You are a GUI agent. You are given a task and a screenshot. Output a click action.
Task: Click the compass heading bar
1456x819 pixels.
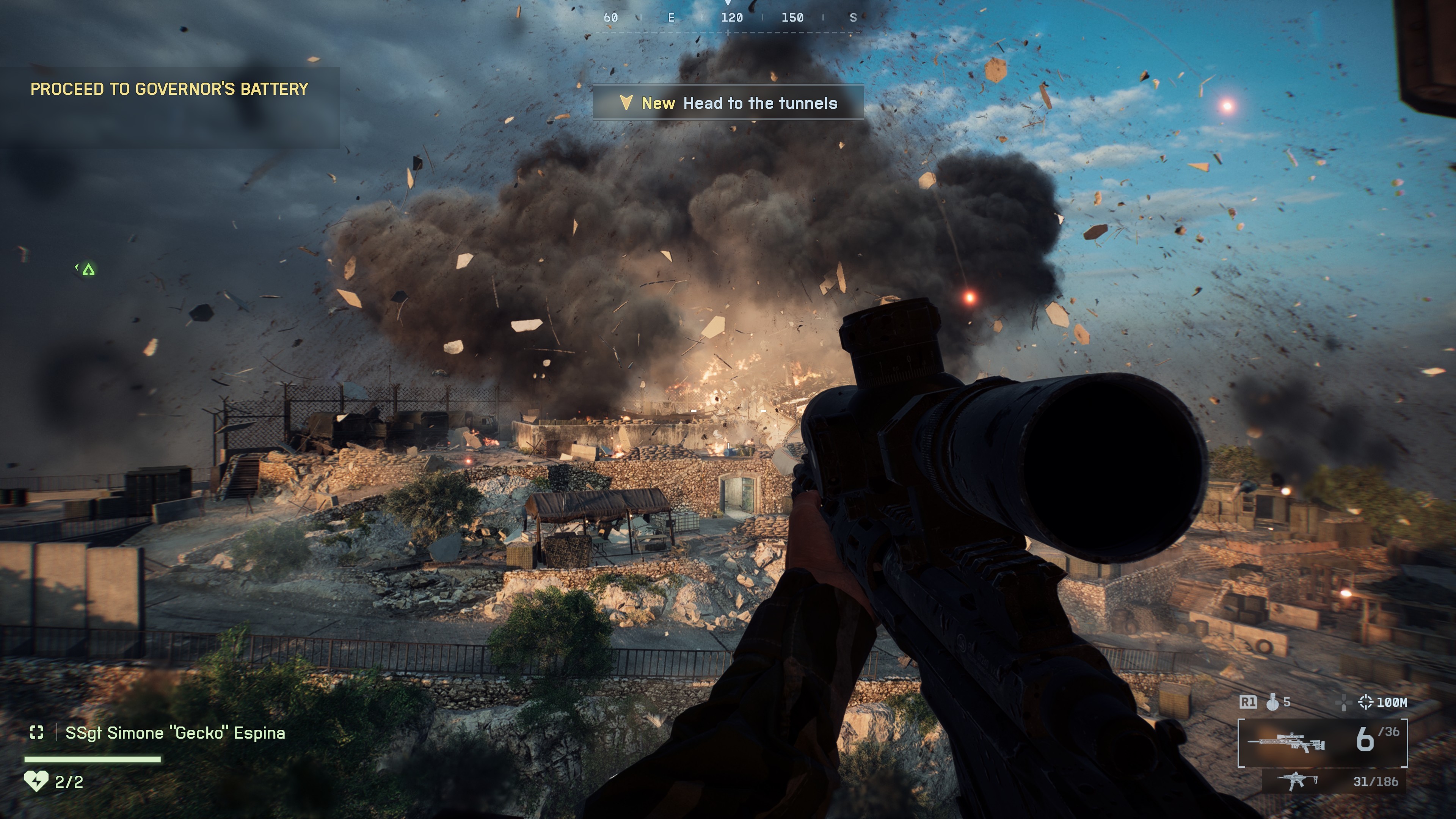pyautogui.click(x=728, y=18)
